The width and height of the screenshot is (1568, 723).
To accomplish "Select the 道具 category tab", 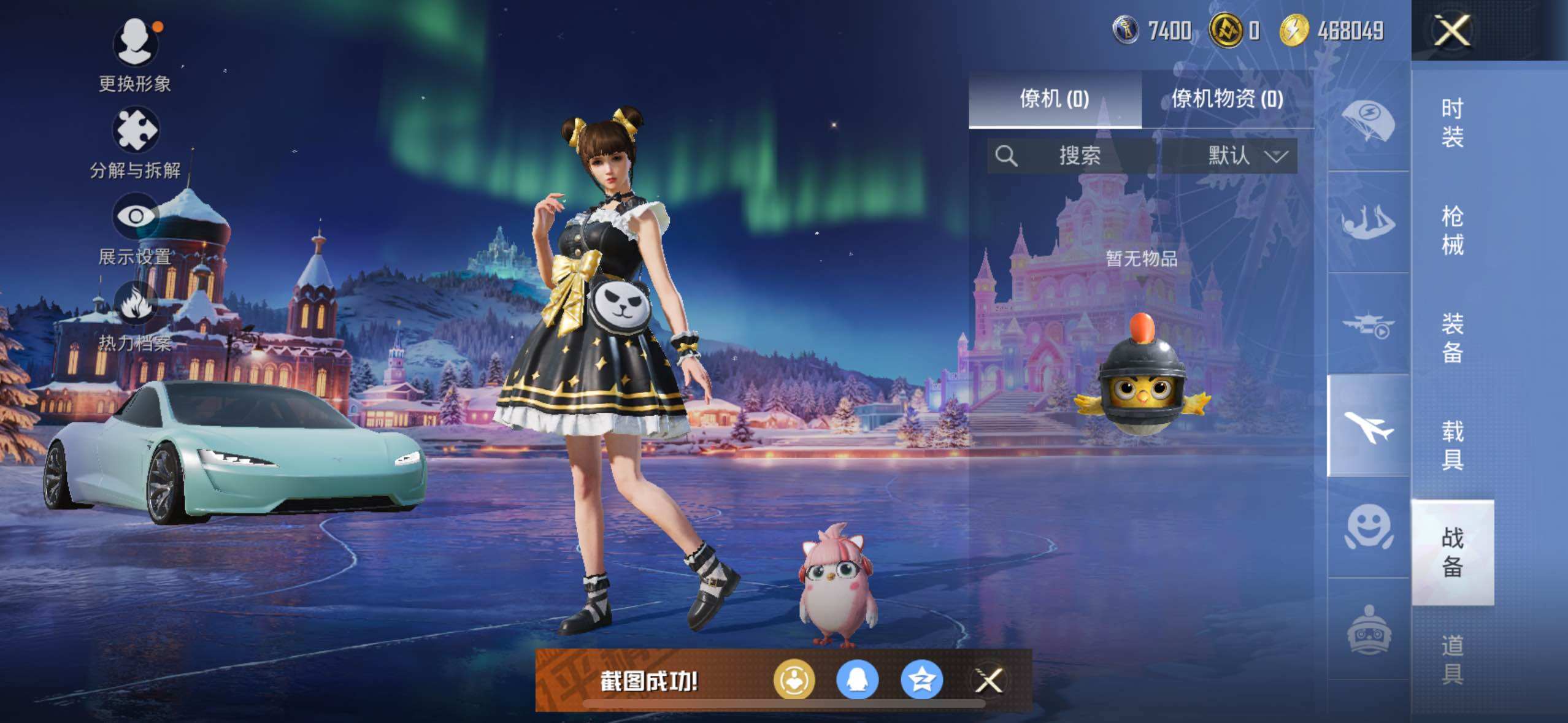I will 1452,660.
